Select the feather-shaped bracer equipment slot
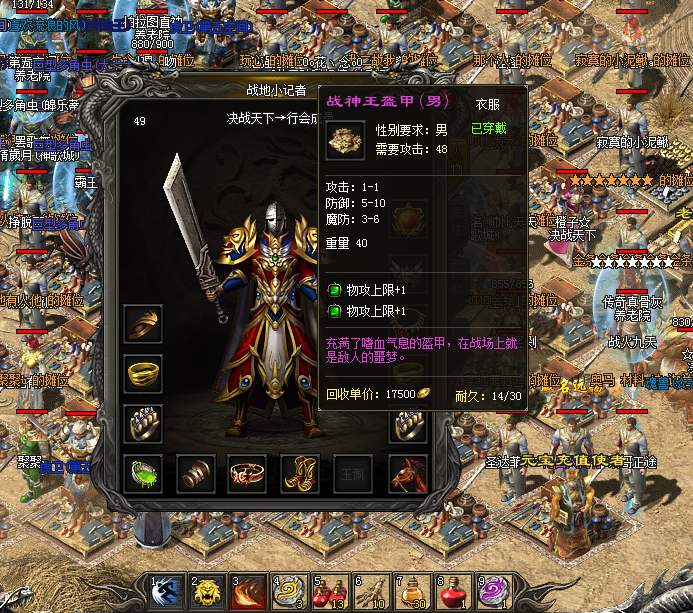The height and width of the screenshot is (613, 693). 144,323
